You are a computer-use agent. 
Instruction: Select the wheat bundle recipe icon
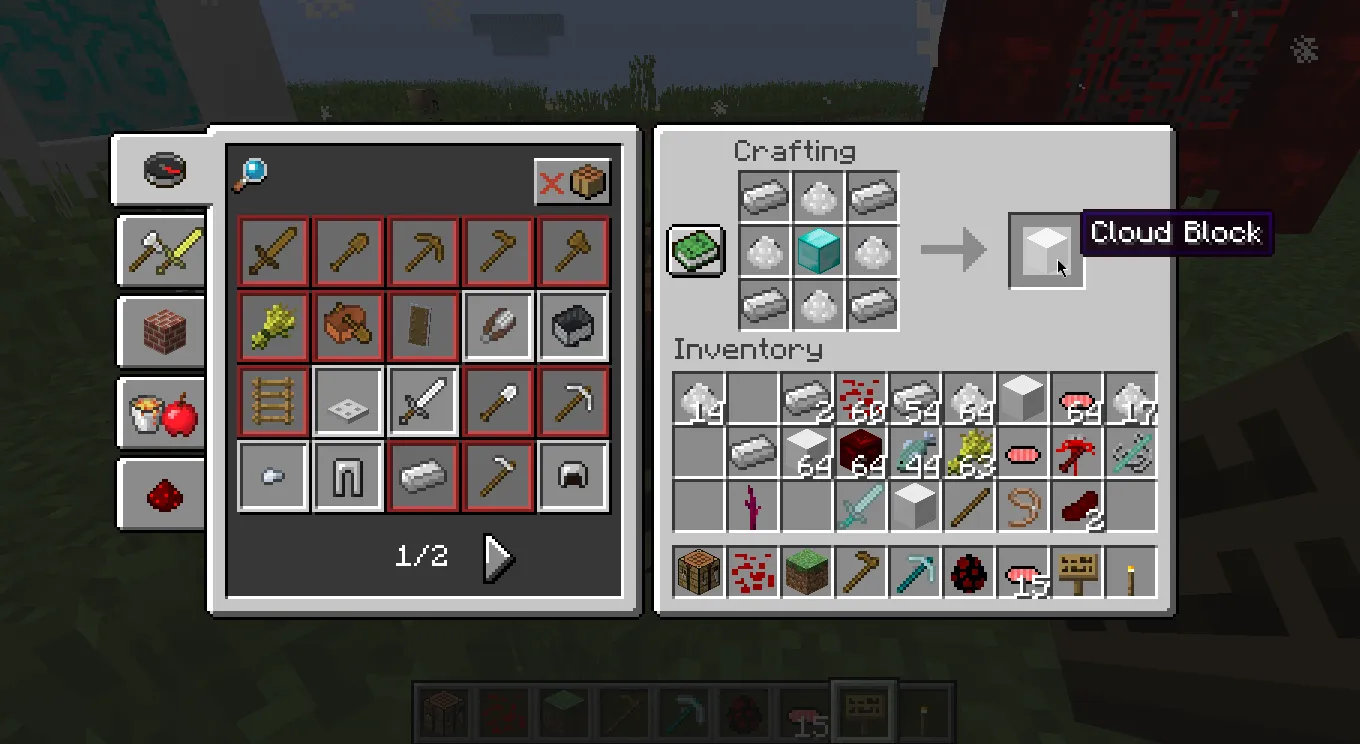(272, 326)
